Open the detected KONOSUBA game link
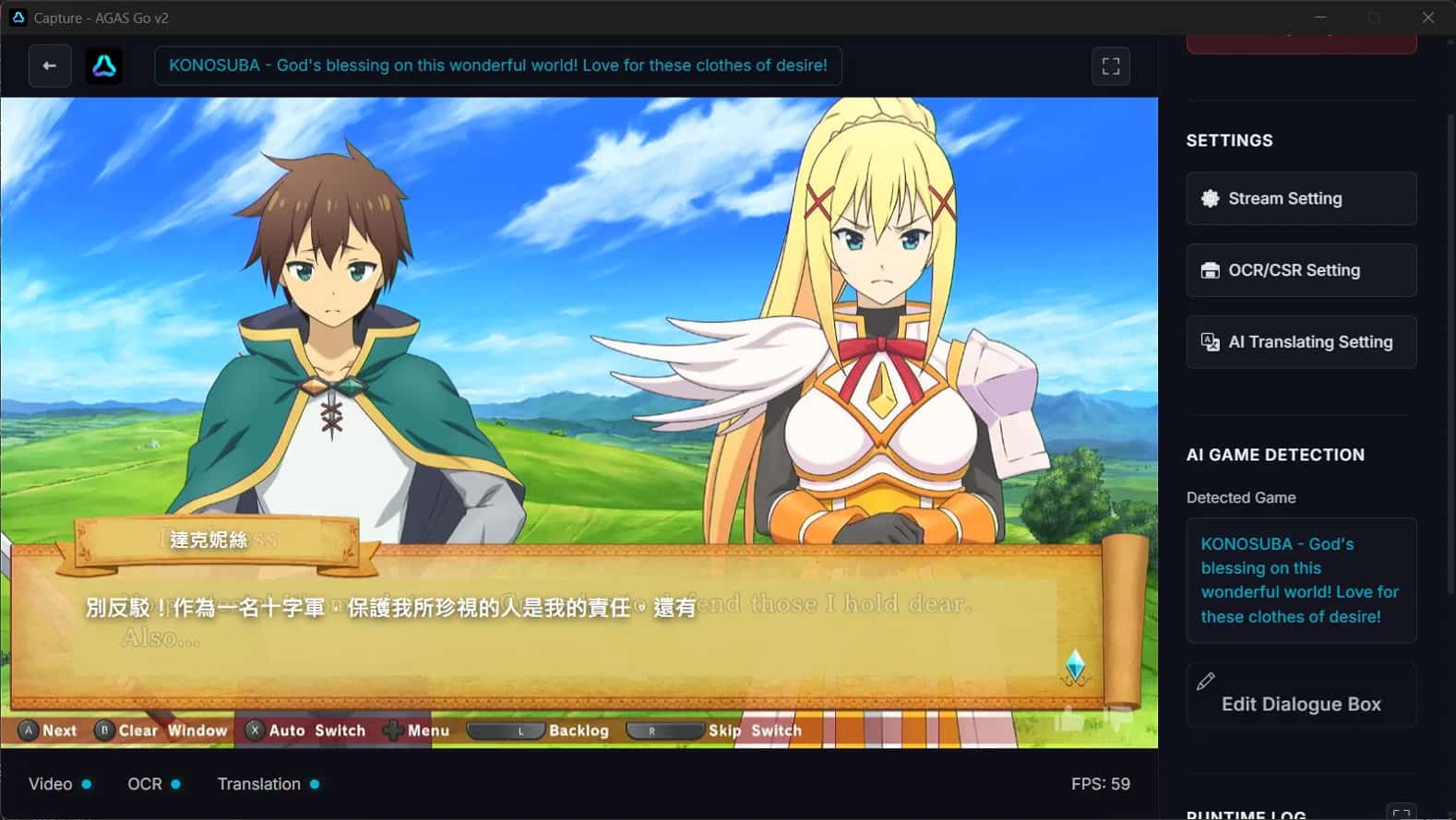This screenshot has width=1456, height=820. coord(1300,580)
